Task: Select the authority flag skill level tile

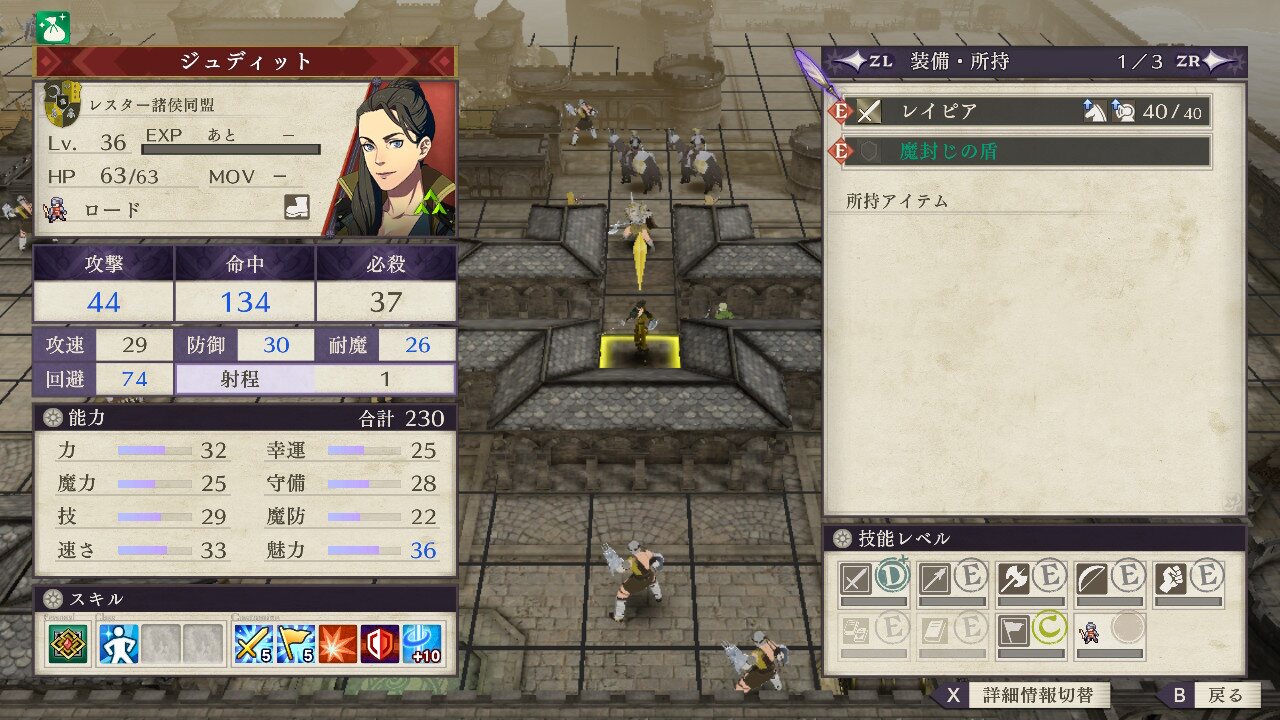Action: coord(1031,634)
